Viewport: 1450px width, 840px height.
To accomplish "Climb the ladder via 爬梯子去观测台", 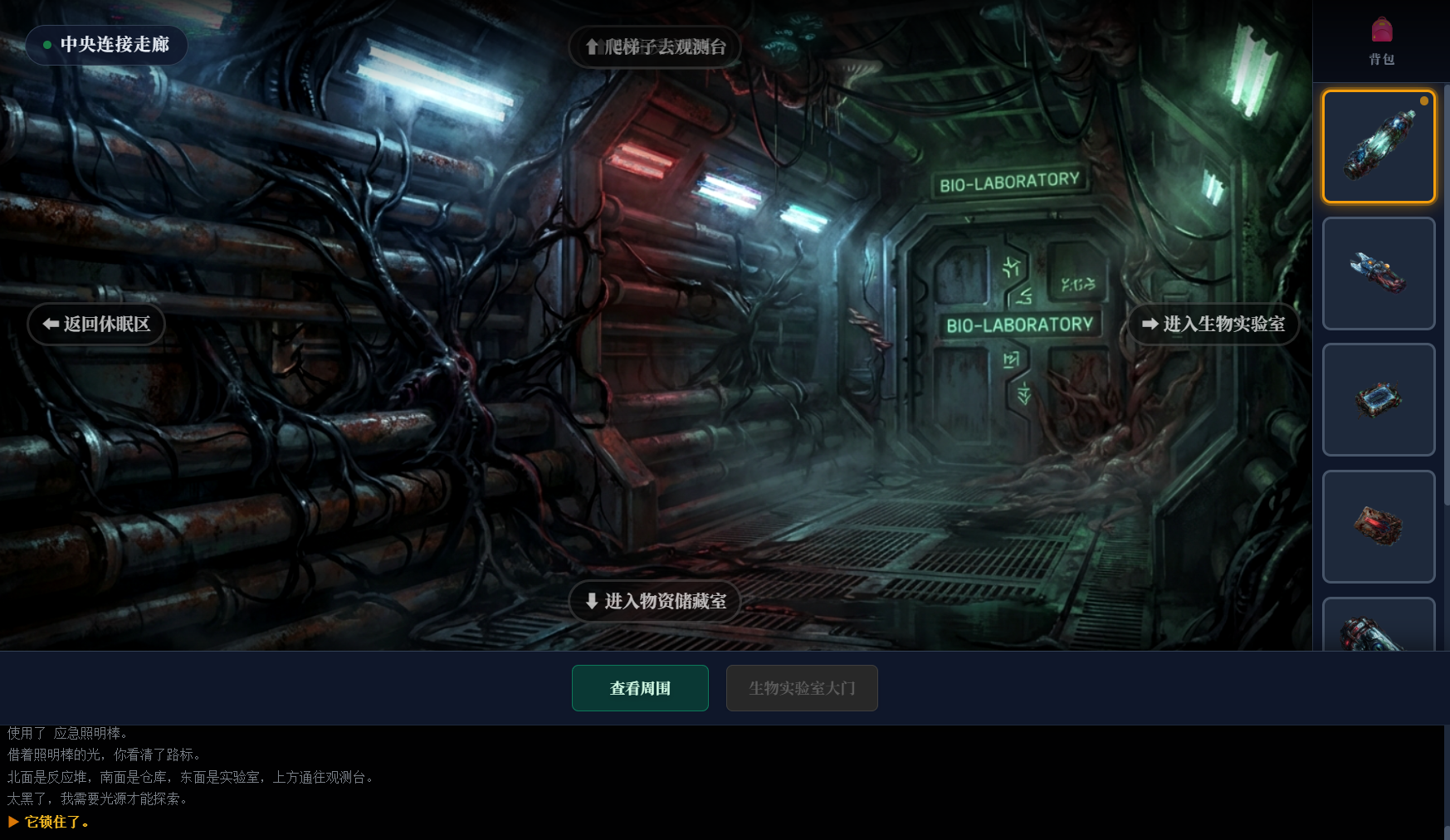I will pyautogui.click(x=655, y=47).
